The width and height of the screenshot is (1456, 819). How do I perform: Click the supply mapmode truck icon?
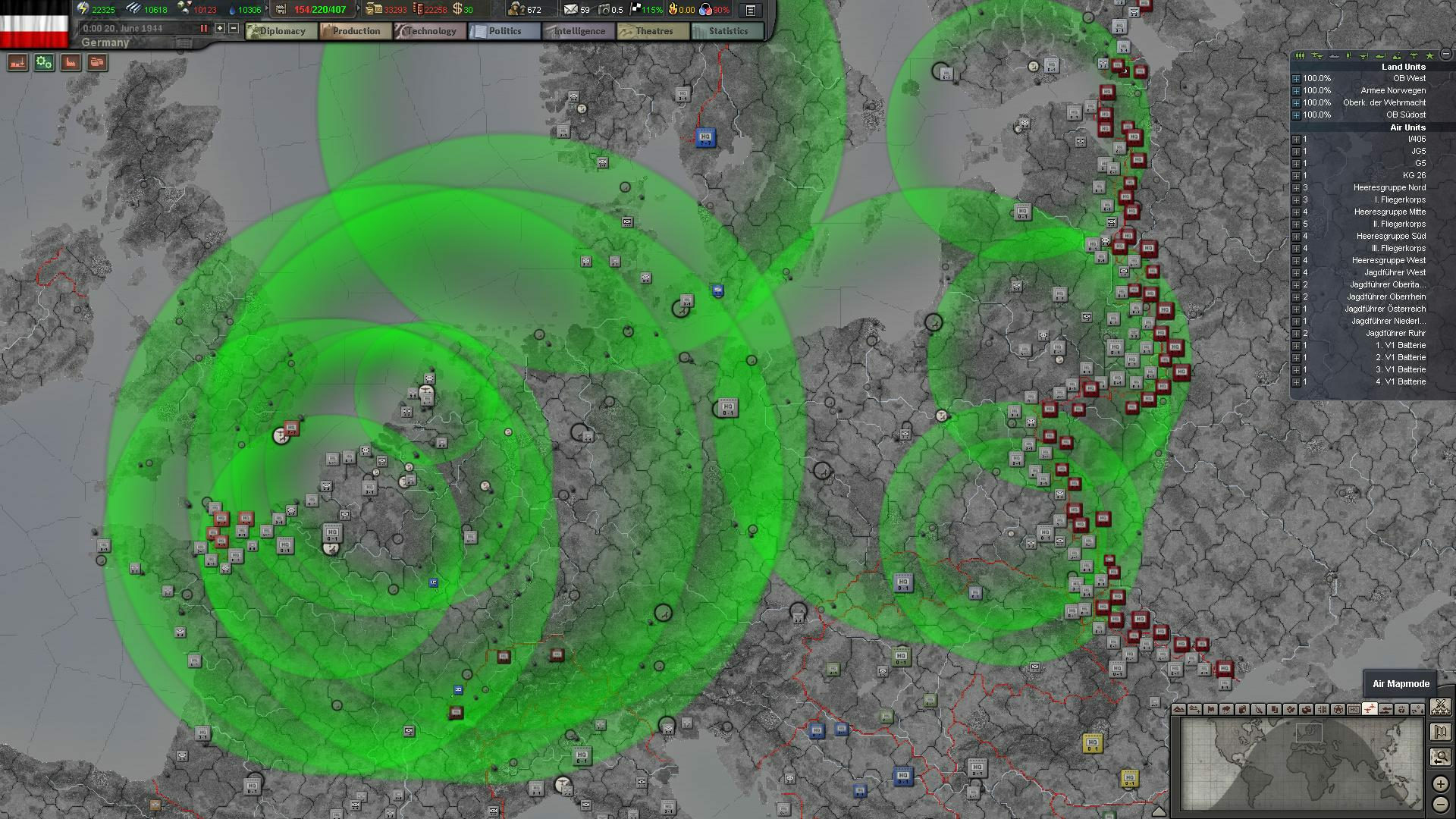1307,711
